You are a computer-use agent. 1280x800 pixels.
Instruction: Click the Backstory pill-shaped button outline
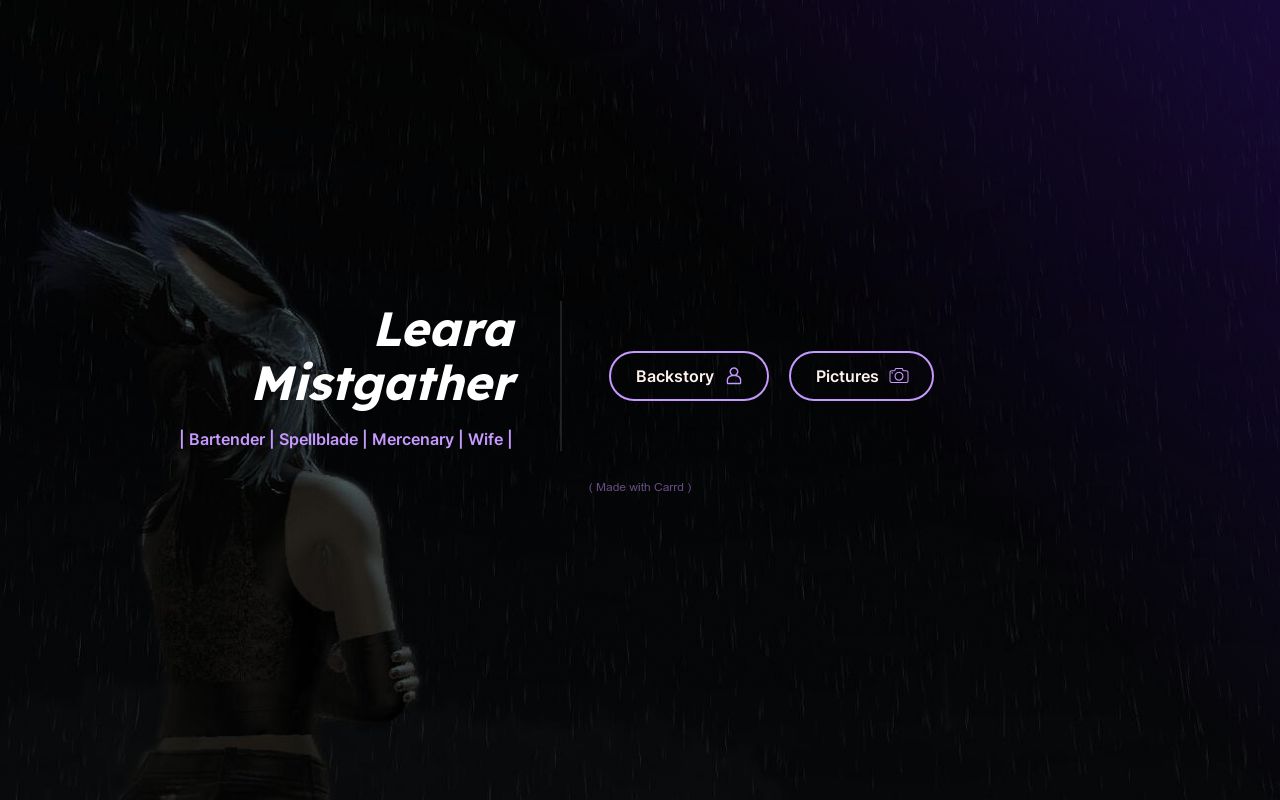point(689,376)
